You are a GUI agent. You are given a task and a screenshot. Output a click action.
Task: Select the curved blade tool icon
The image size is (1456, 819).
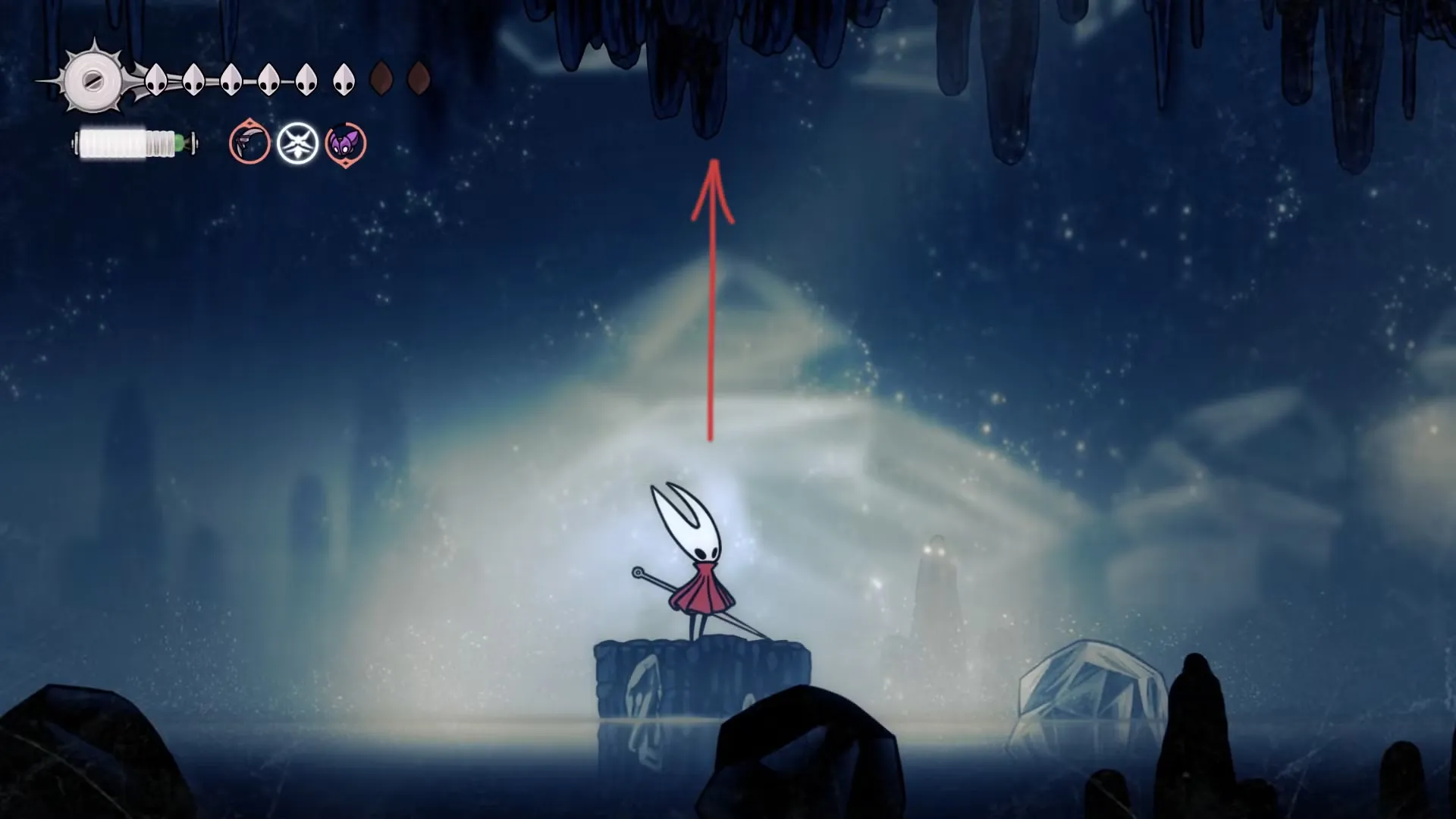coord(249,143)
